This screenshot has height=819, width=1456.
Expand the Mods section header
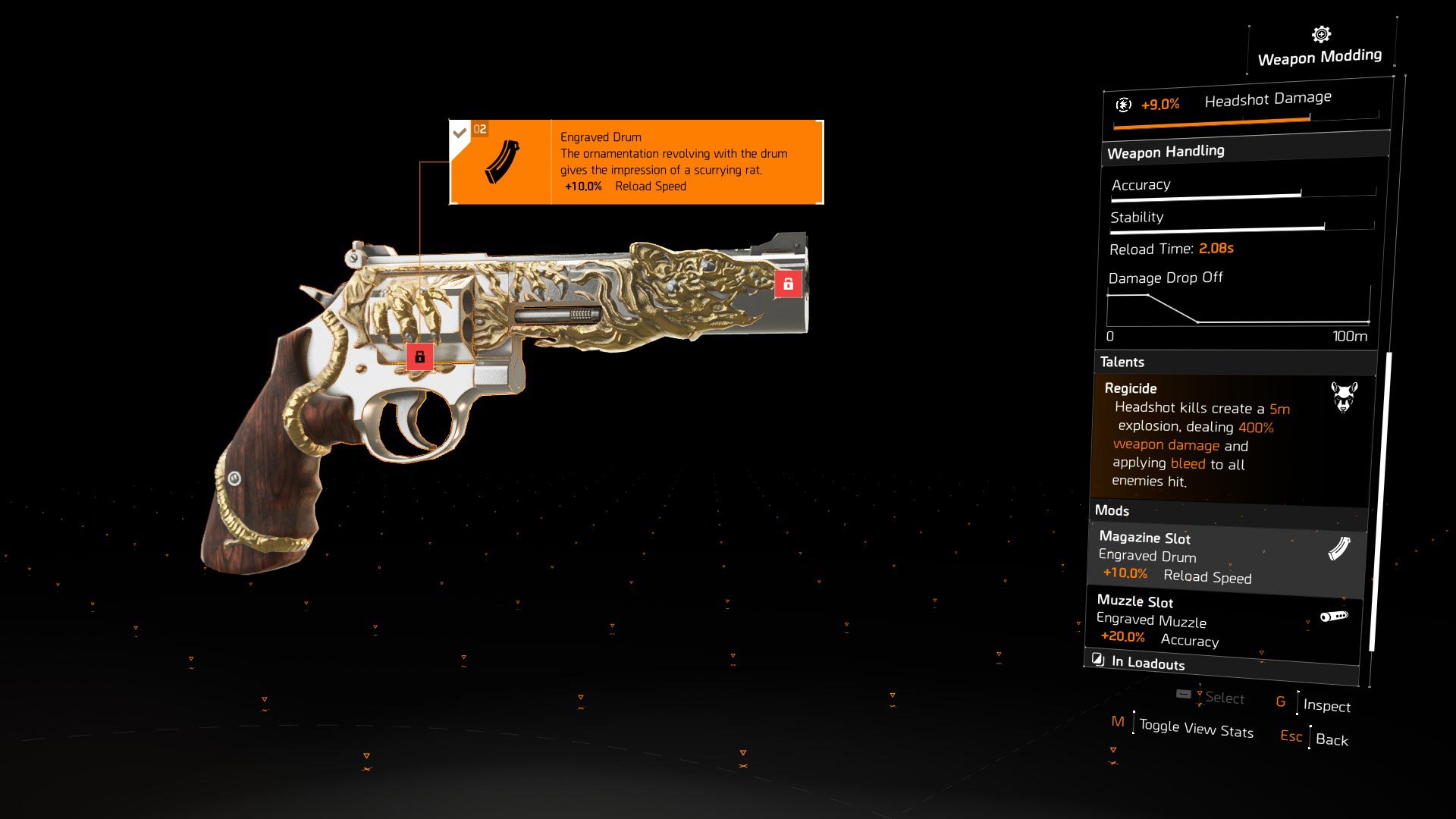pyautogui.click(x=1113, y=511)
